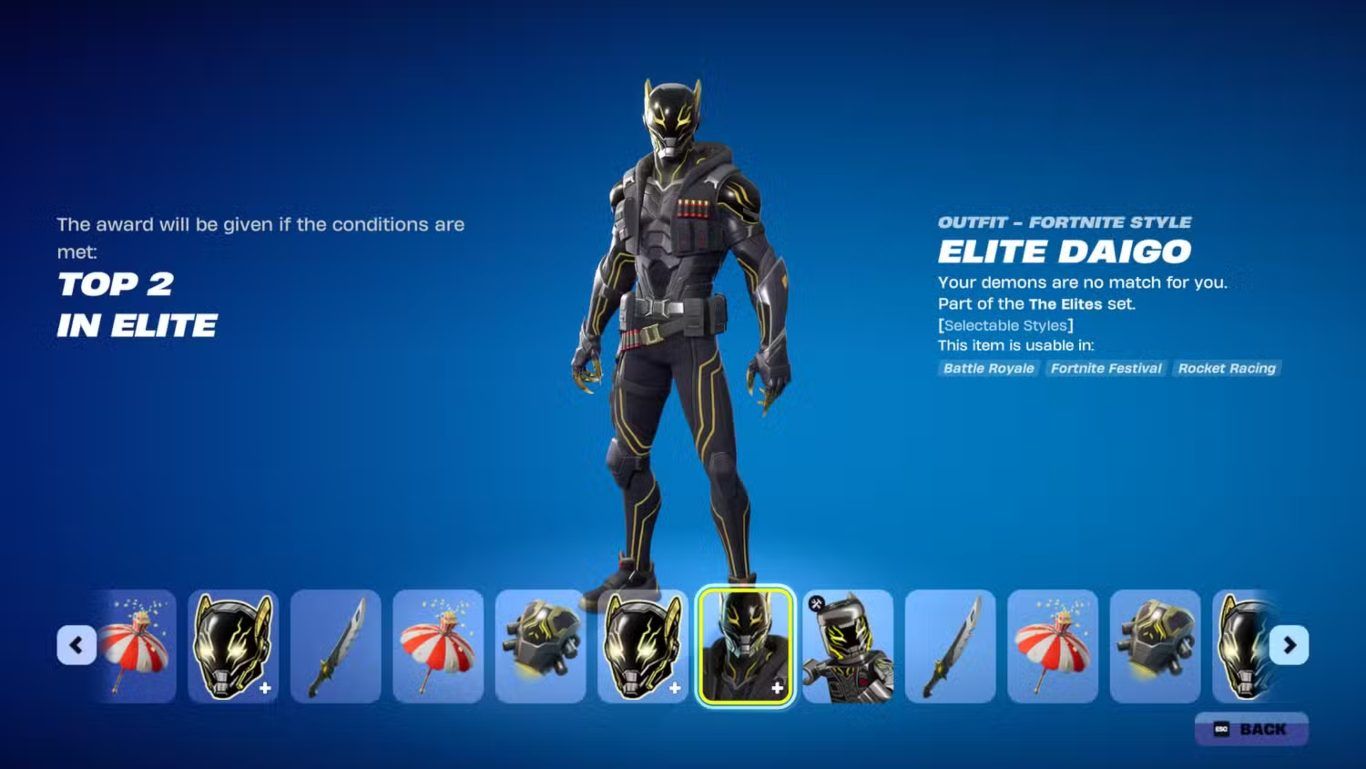Choose the LEGO-style Elite Daigo thumbnail
The image size is (1366, 769).
tap(848, 646)
